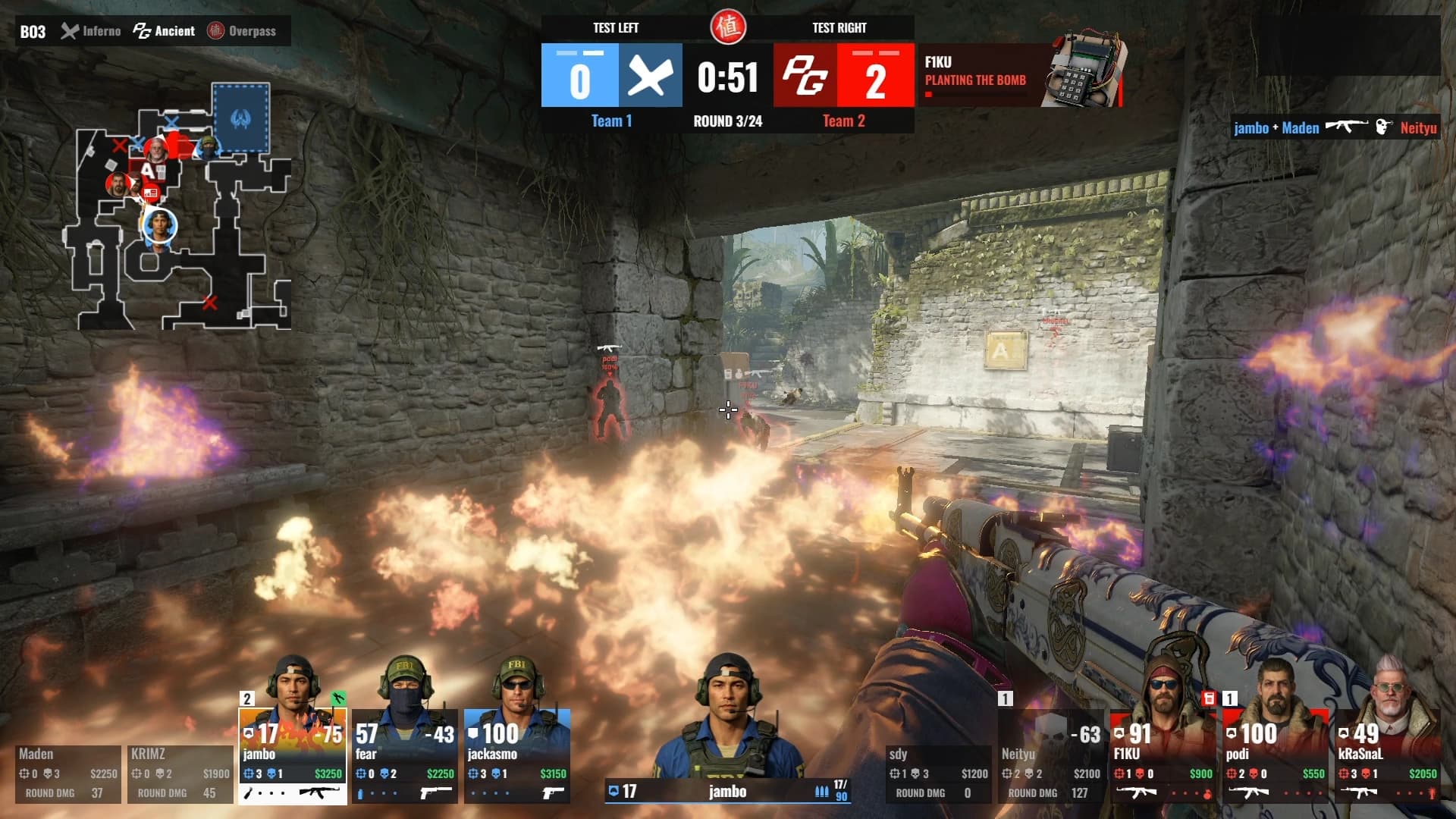Screen dimensions: 1456x819
Task: Click Maden's dead player panel
Action: click(68, 773)
